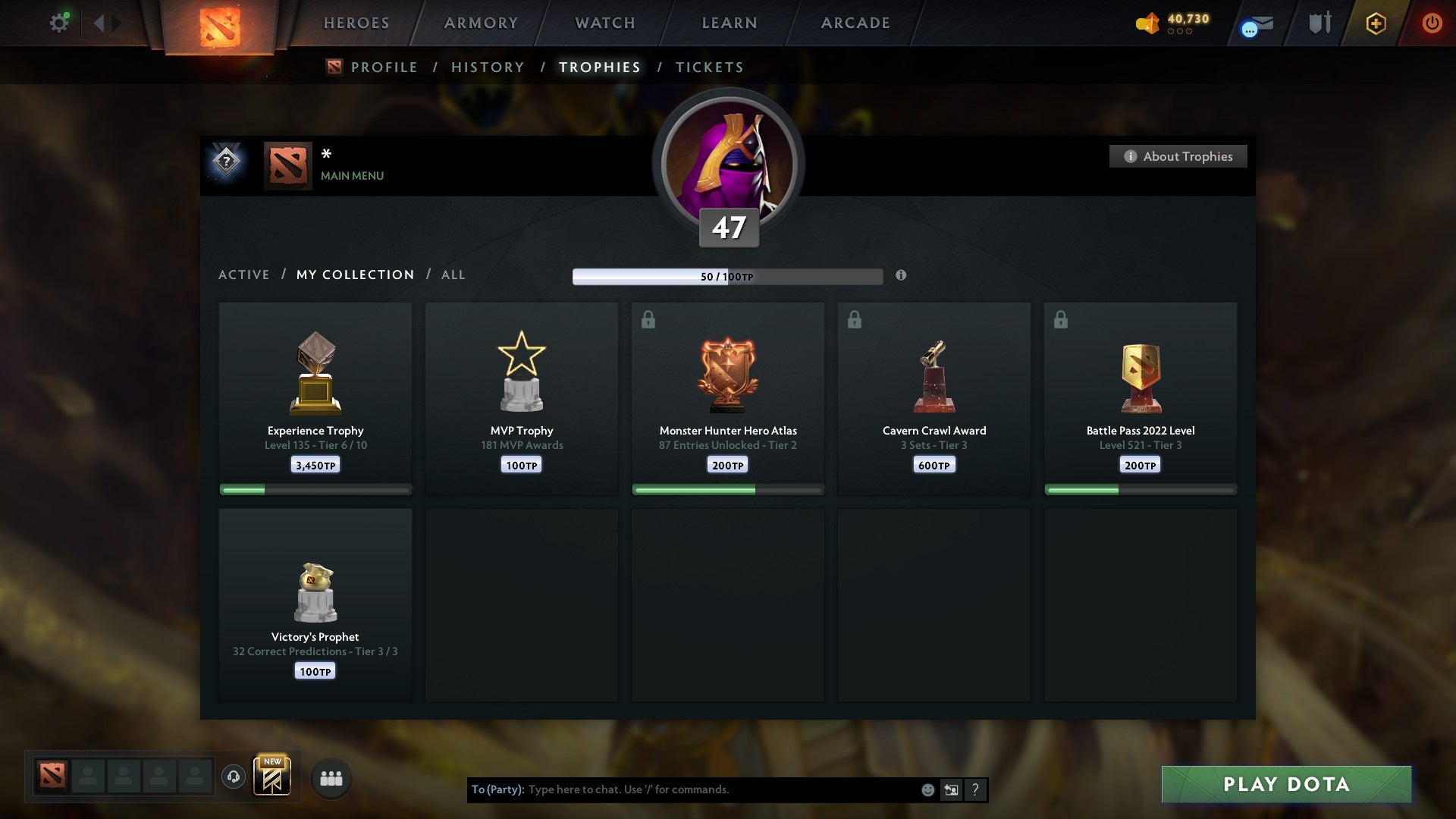Image resolution: width=1456 pixels, height=819 pixels.
Task: Toggle chat help with the question mark icon
Action: coord(975,789)
